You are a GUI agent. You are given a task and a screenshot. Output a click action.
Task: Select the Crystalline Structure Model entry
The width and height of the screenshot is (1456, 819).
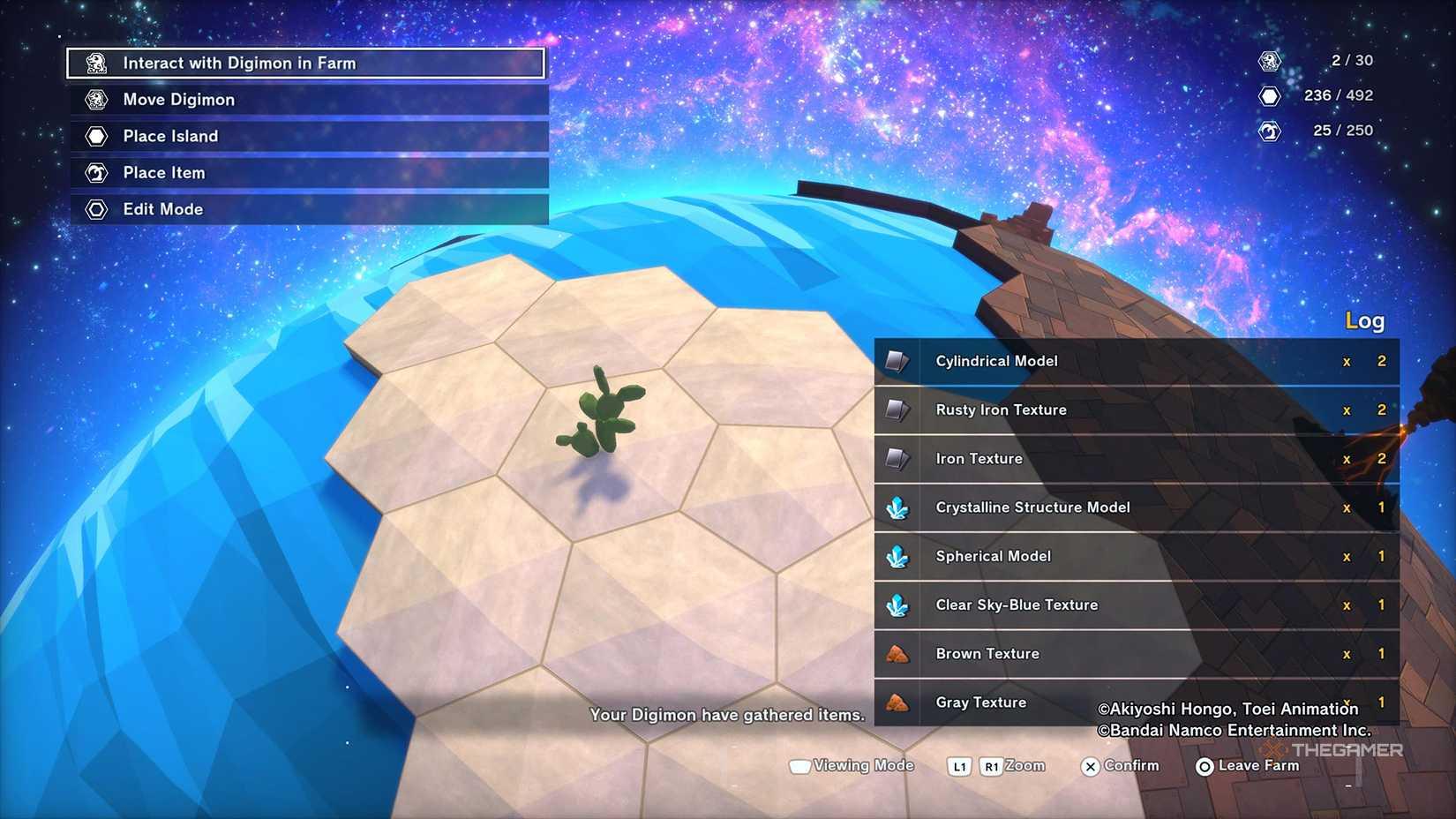[x=1136, y=507]
